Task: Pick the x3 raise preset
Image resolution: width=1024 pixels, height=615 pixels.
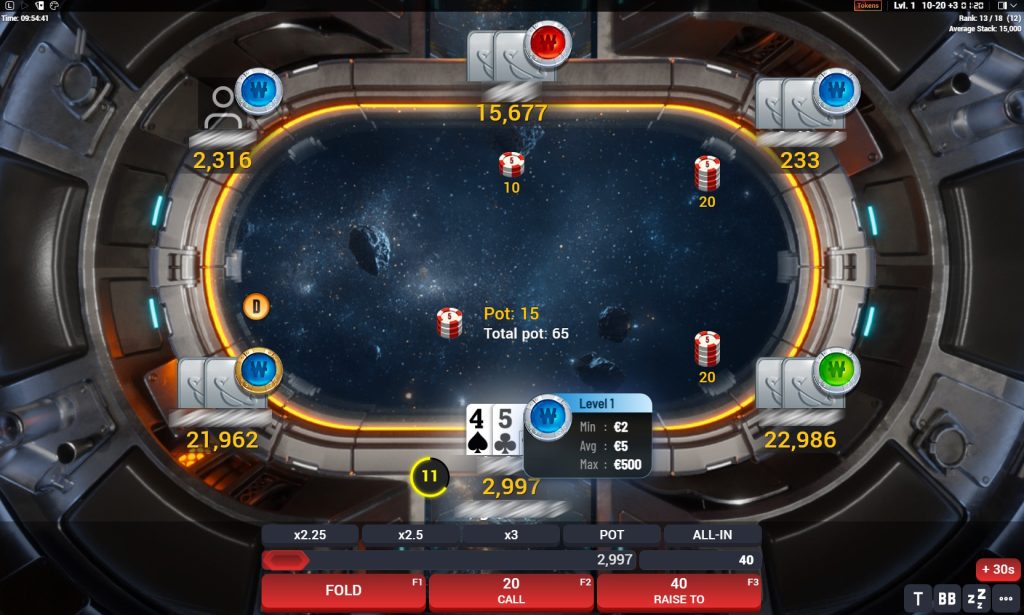Action: 511,535
